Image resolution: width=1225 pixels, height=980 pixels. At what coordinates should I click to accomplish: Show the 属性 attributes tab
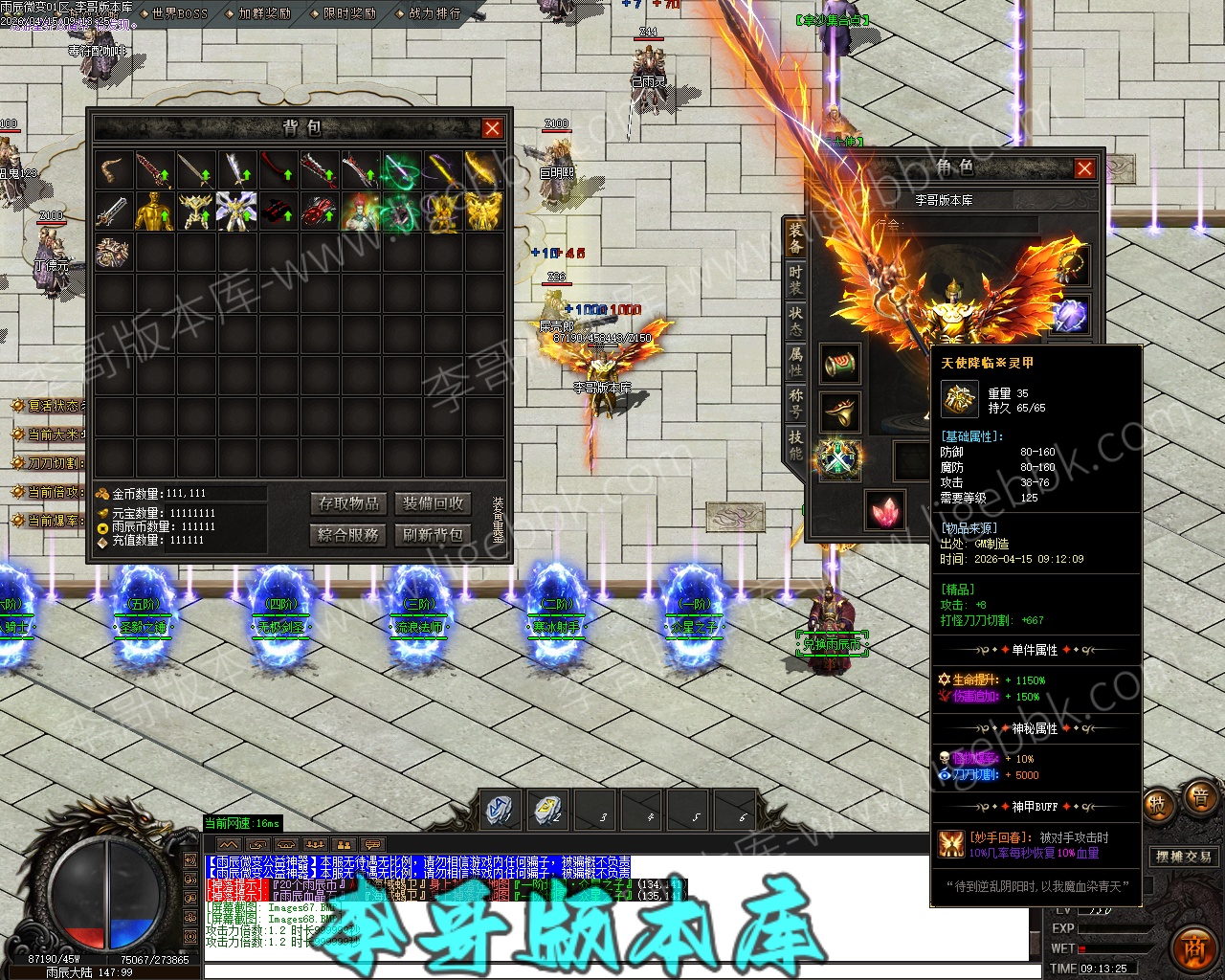coord(795,361)
